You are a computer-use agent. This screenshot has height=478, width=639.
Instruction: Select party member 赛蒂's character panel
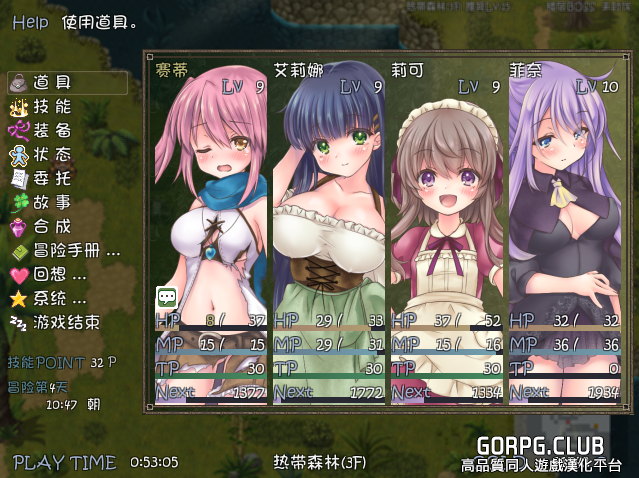[x=211, y=230]
